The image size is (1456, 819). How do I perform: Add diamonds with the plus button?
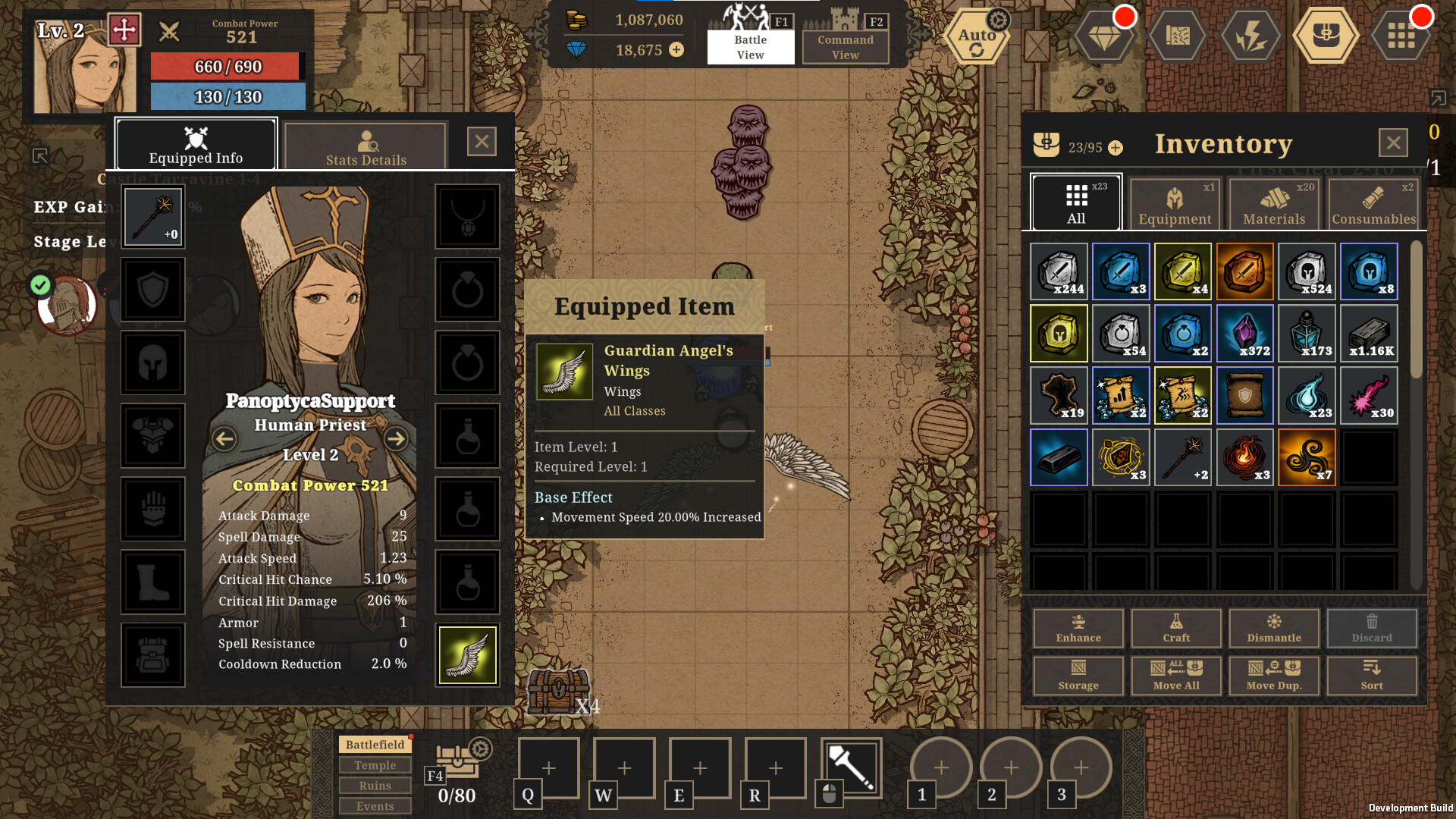click(x=676, y=50)
